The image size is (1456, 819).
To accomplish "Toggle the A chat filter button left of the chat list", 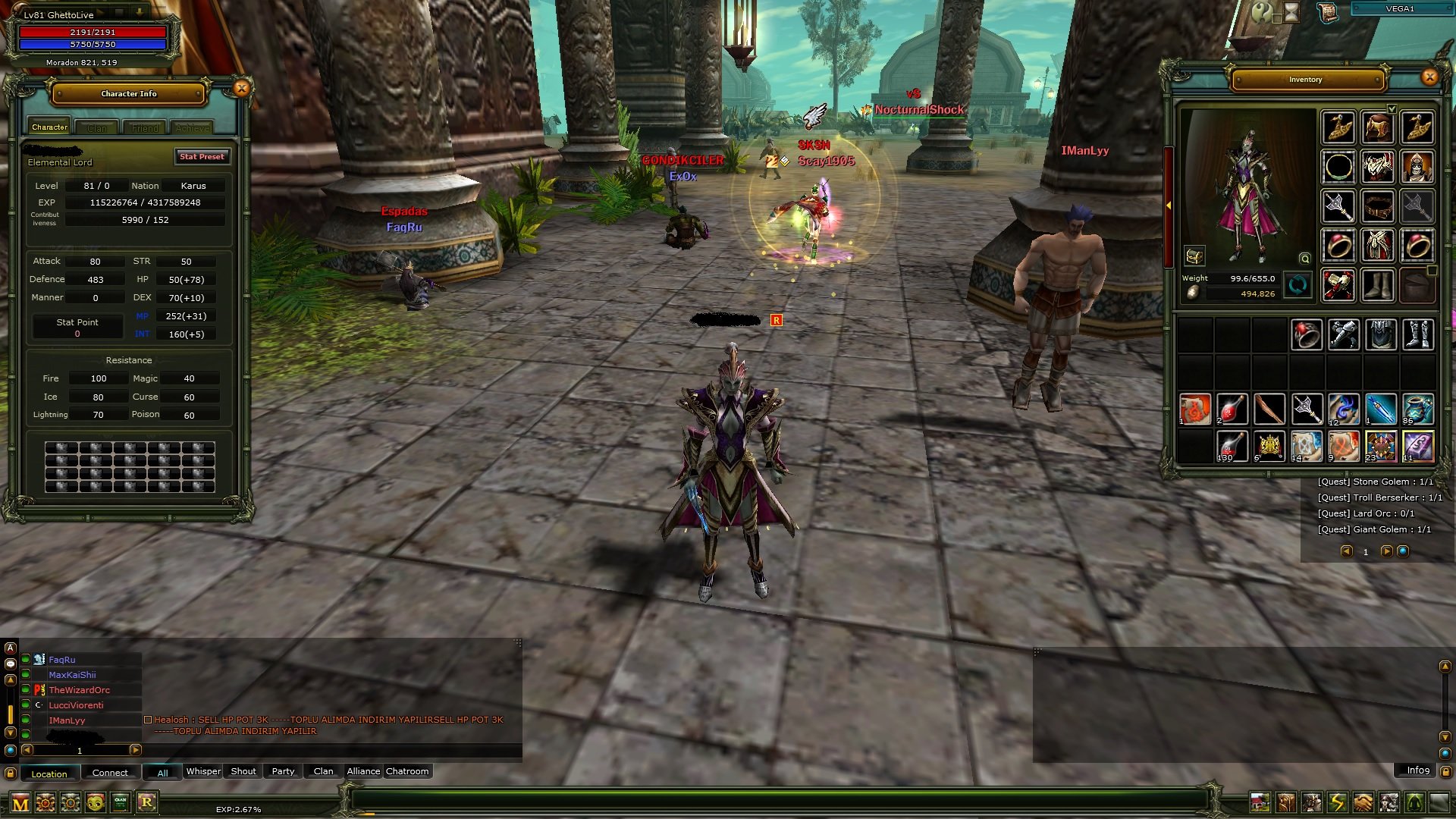I will (x=10, y=648).
